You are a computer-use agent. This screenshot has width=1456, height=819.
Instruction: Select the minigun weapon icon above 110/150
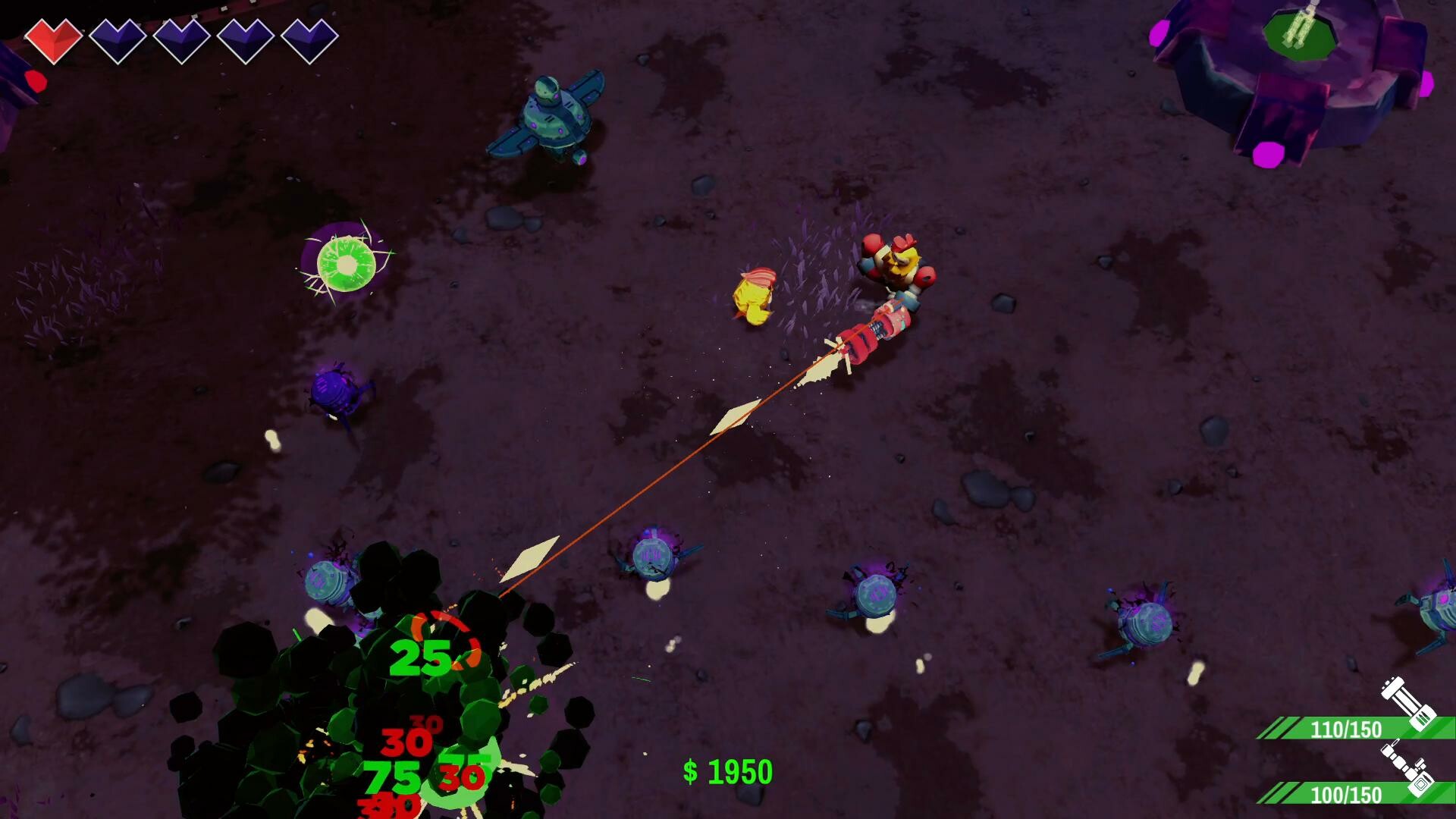tap(1407, 703)
